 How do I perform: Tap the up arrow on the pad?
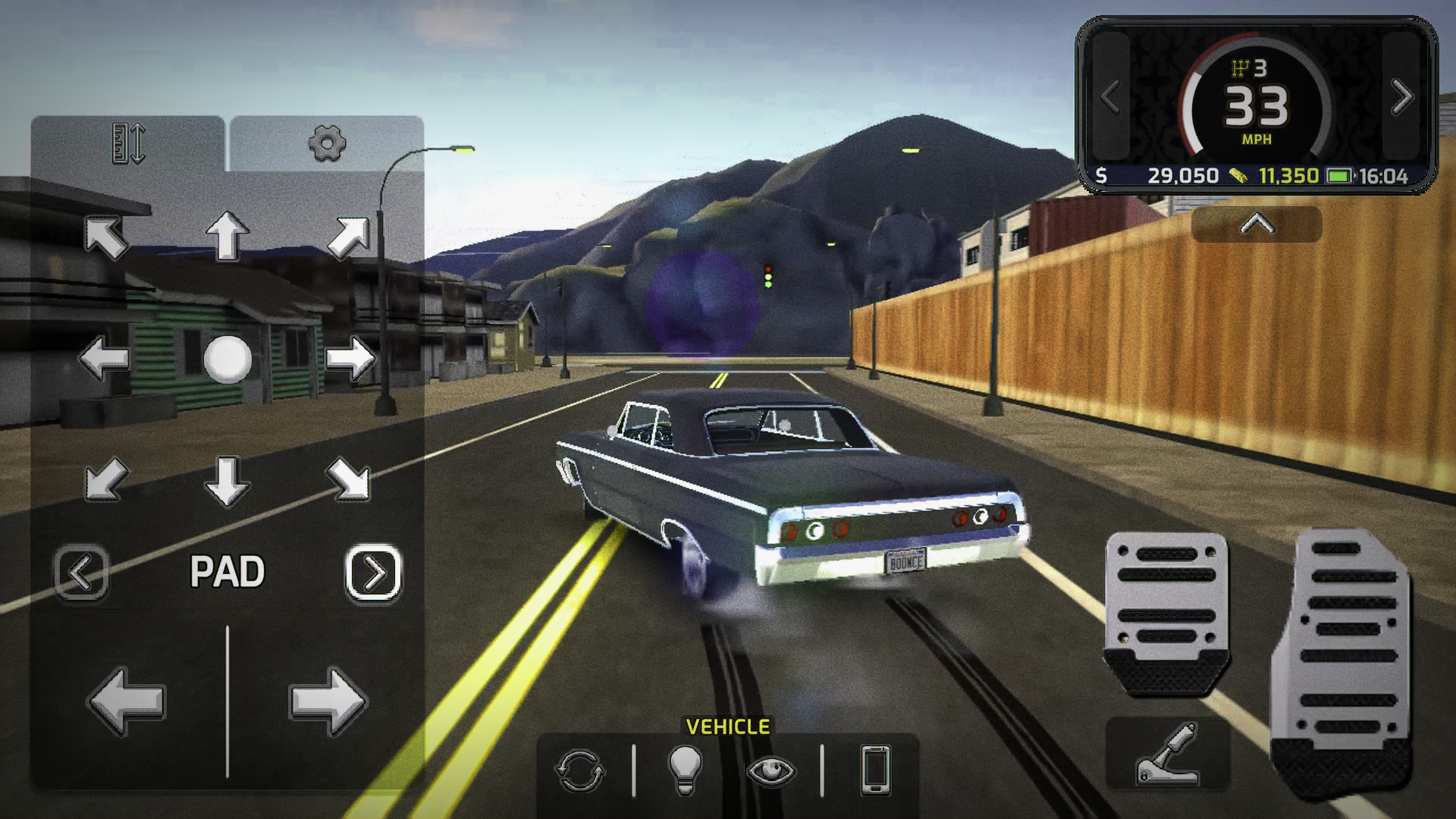(x=227, y=235)
